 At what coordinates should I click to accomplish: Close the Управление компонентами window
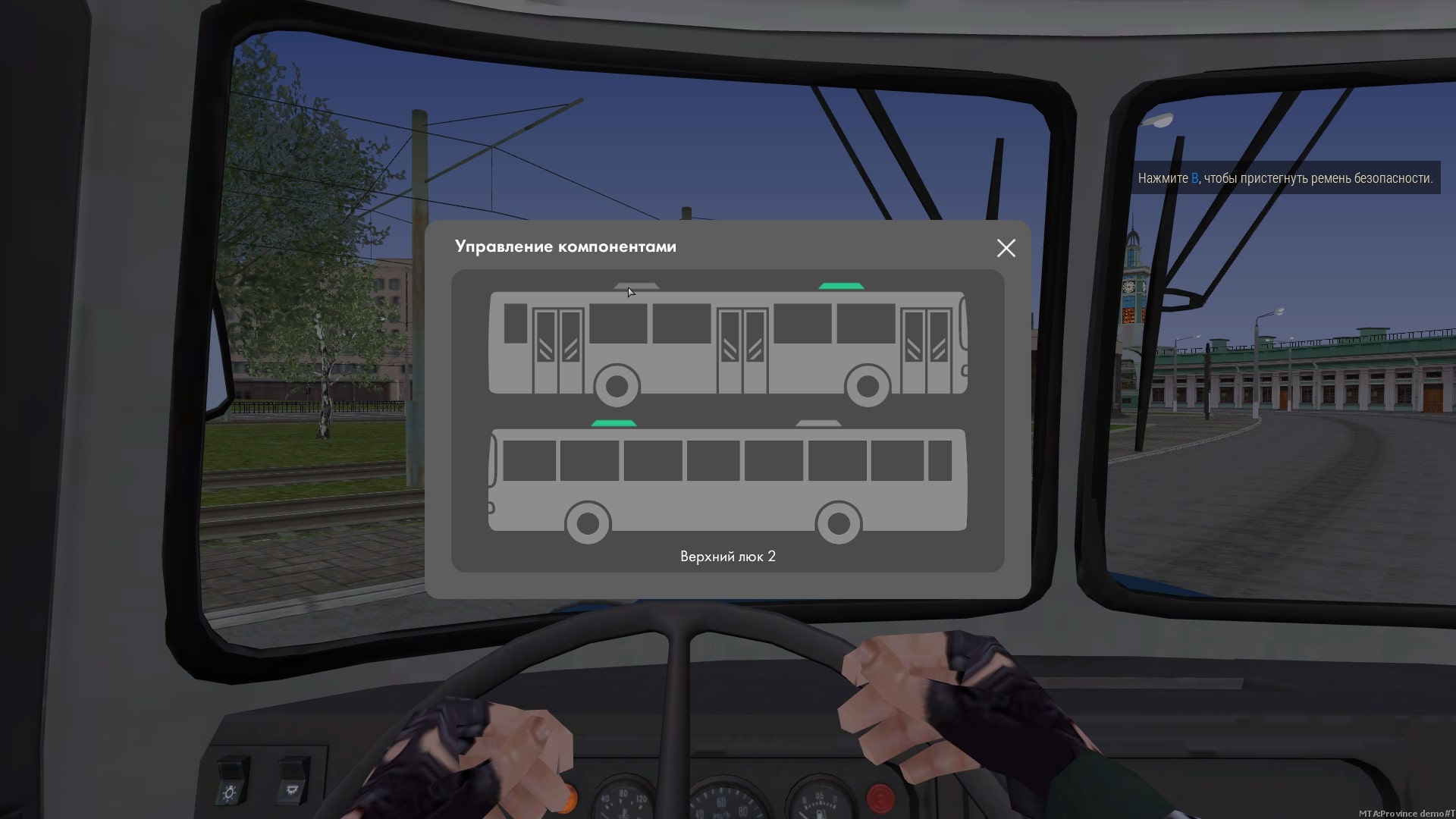pos(1006,248)
